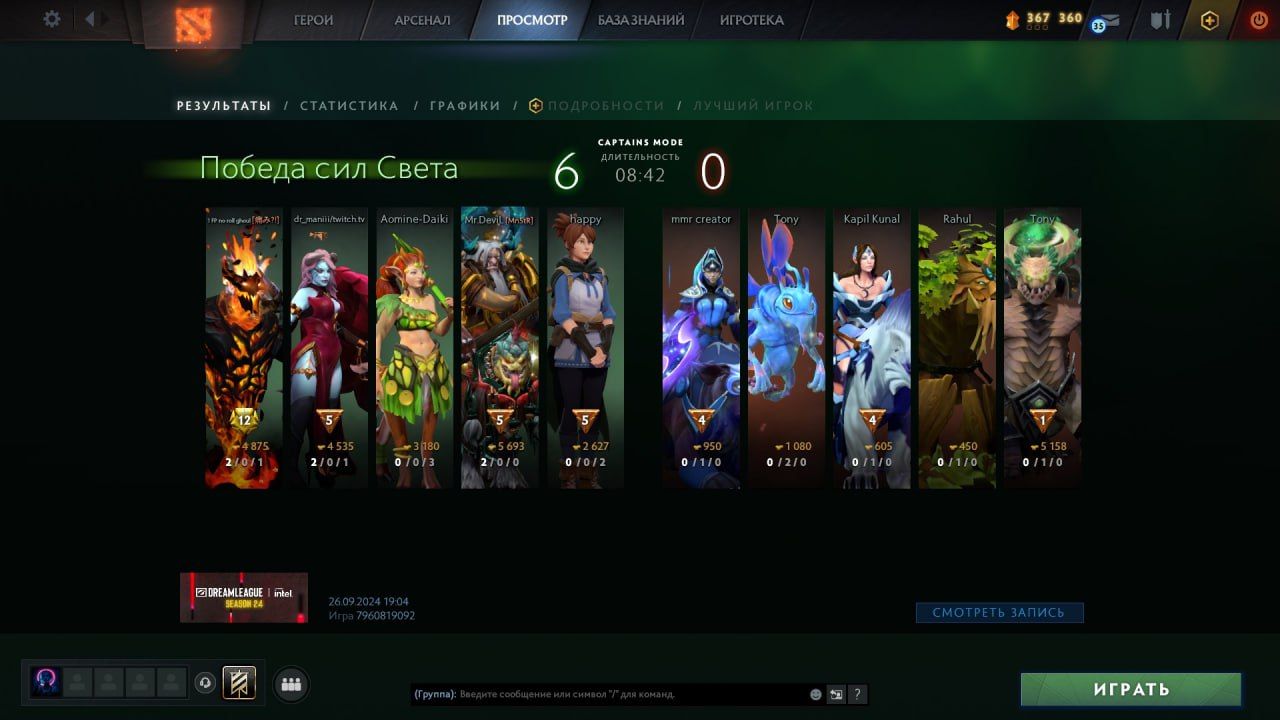Open the АРСЕНАЛ menu
Screen dimensions: 1280x720
pyautogui.click(x=422, y=20)
